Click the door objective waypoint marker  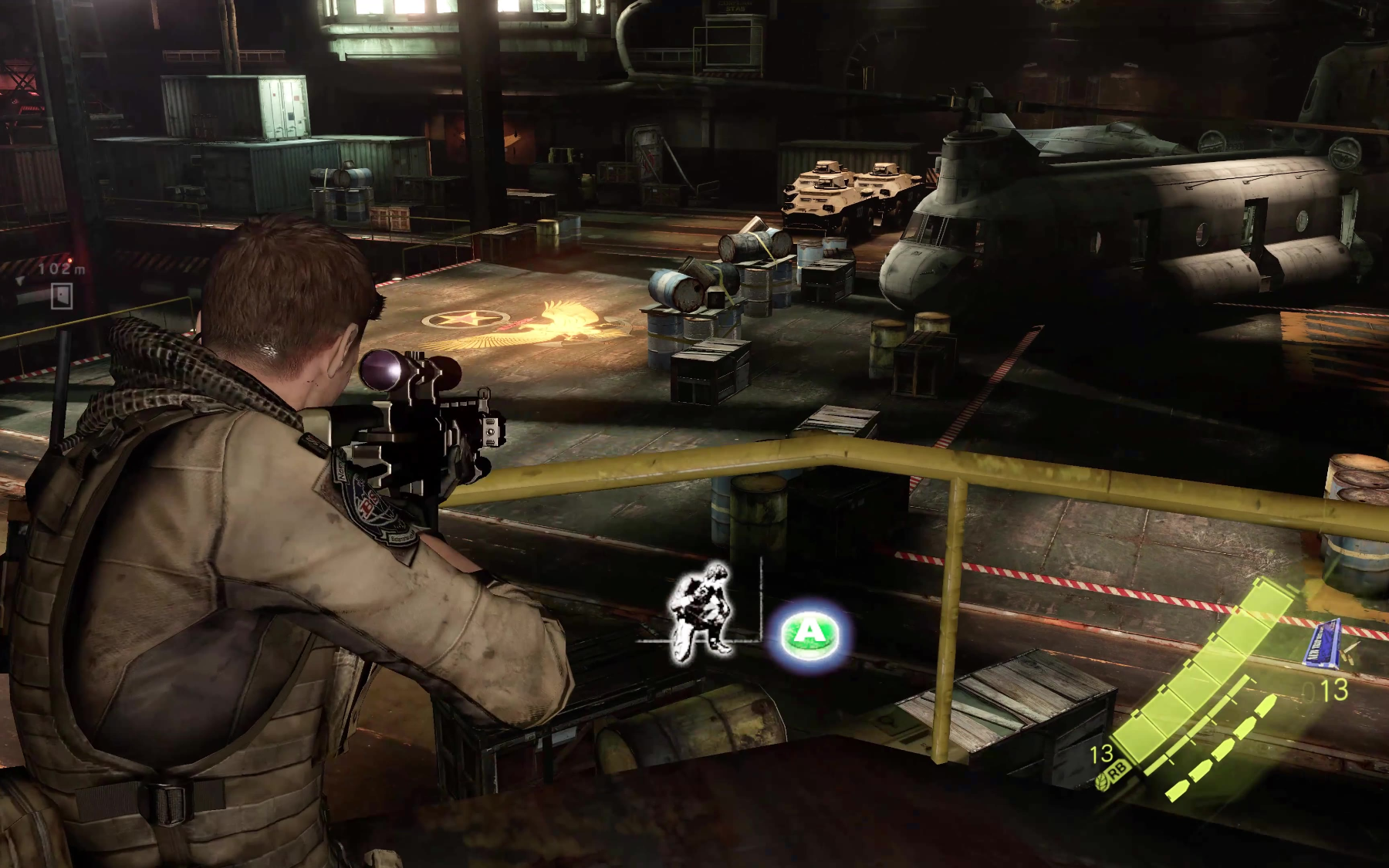pos(62,296)
